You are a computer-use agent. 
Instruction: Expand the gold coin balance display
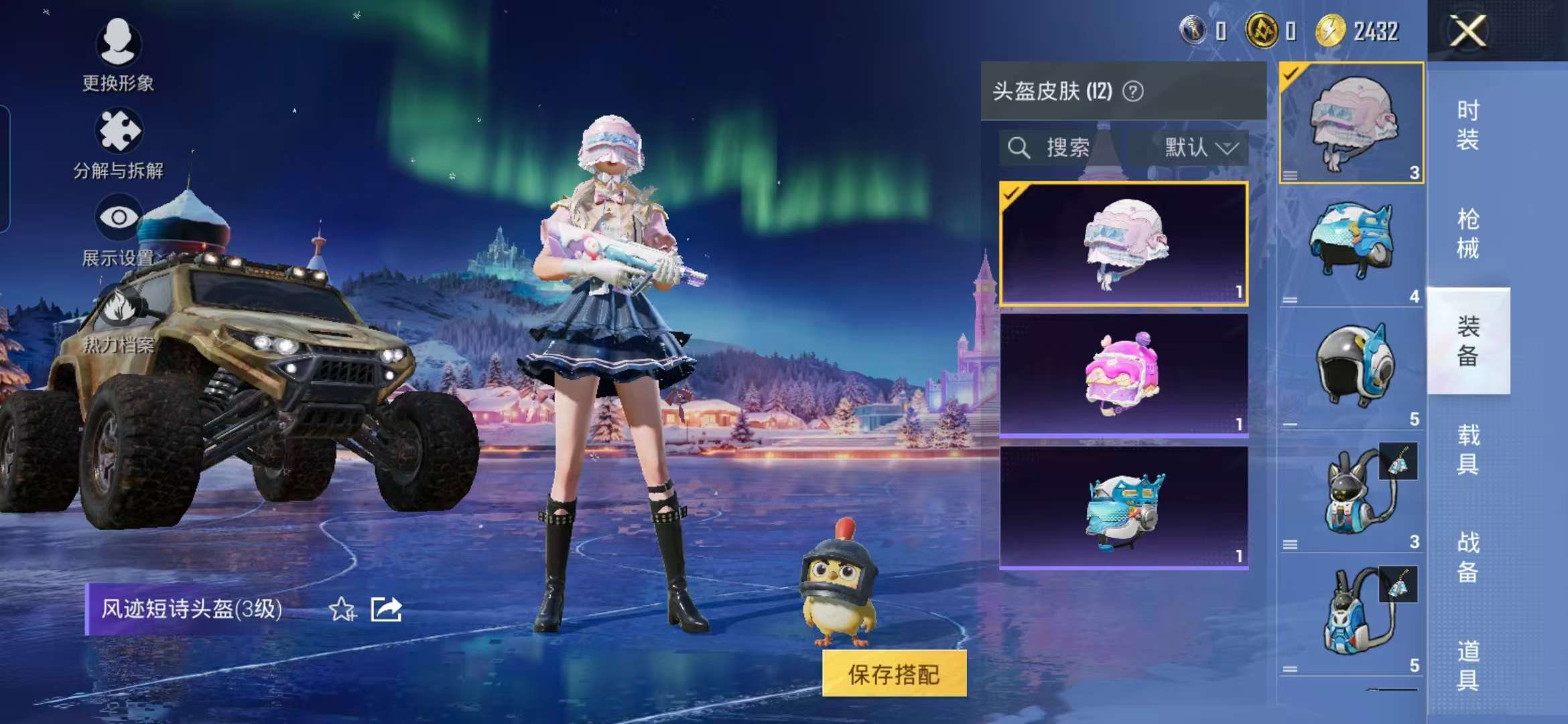(1262, 28)
